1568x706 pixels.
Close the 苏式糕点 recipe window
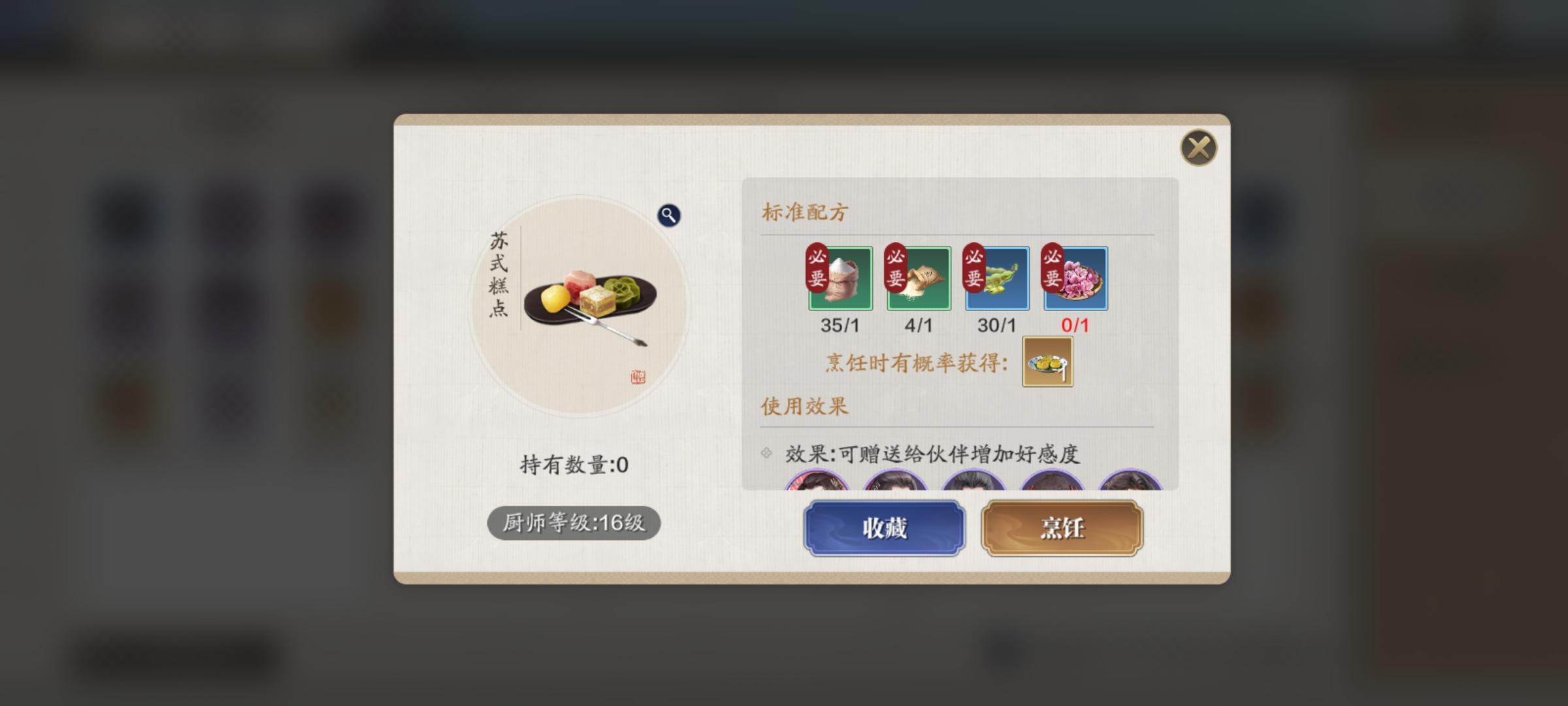[x=1199, y=148]
